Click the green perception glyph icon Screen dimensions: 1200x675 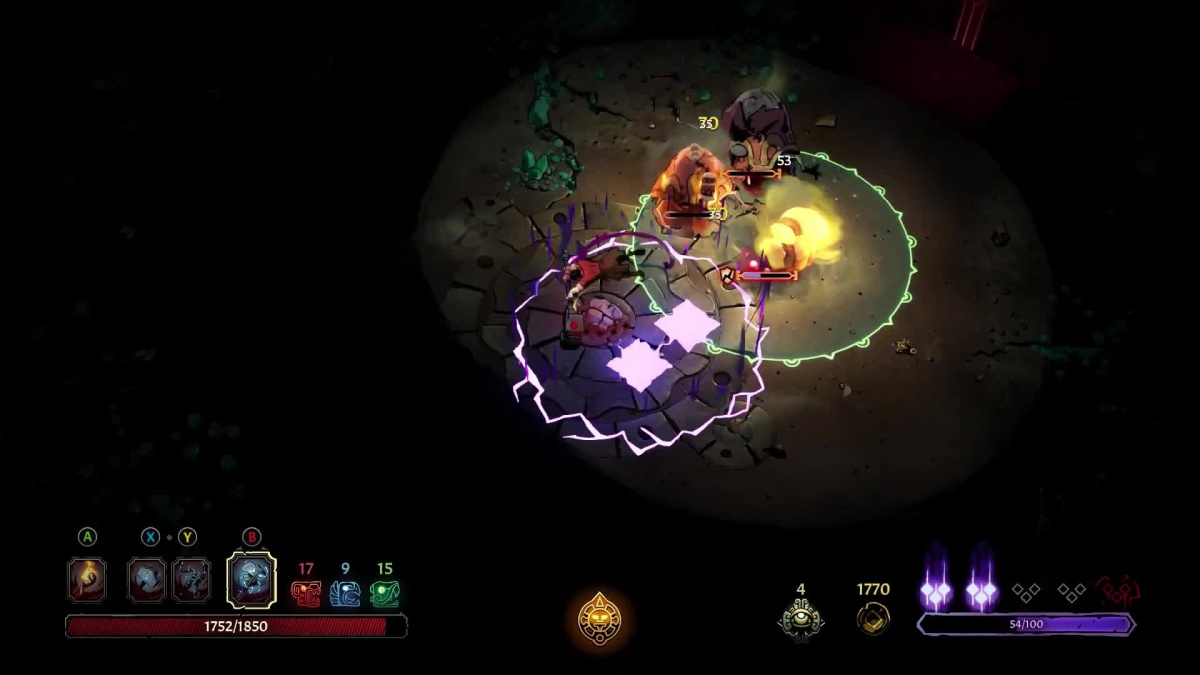click(384, 594)
